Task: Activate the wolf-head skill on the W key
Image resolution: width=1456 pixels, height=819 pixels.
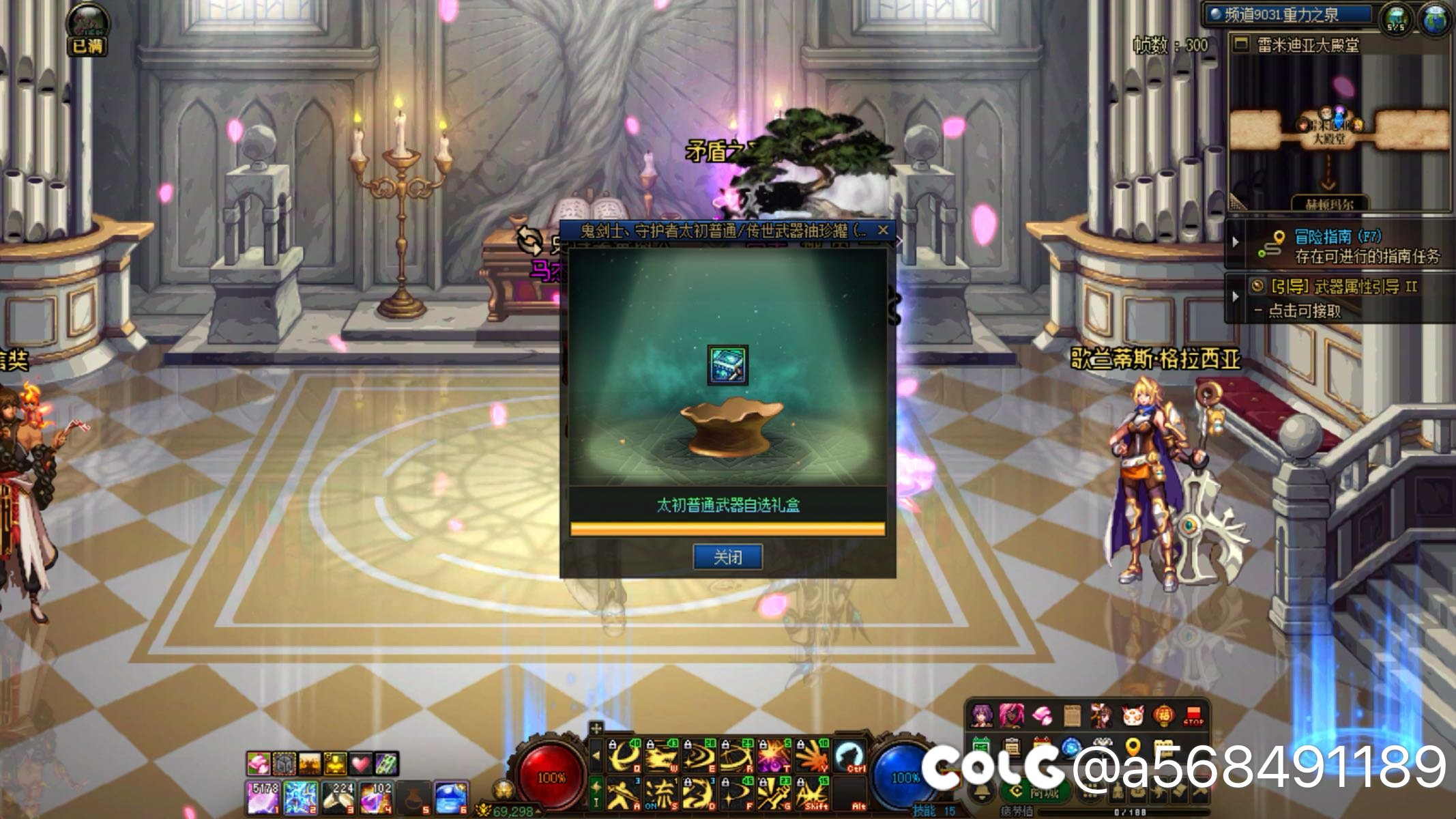Action: 662,756
